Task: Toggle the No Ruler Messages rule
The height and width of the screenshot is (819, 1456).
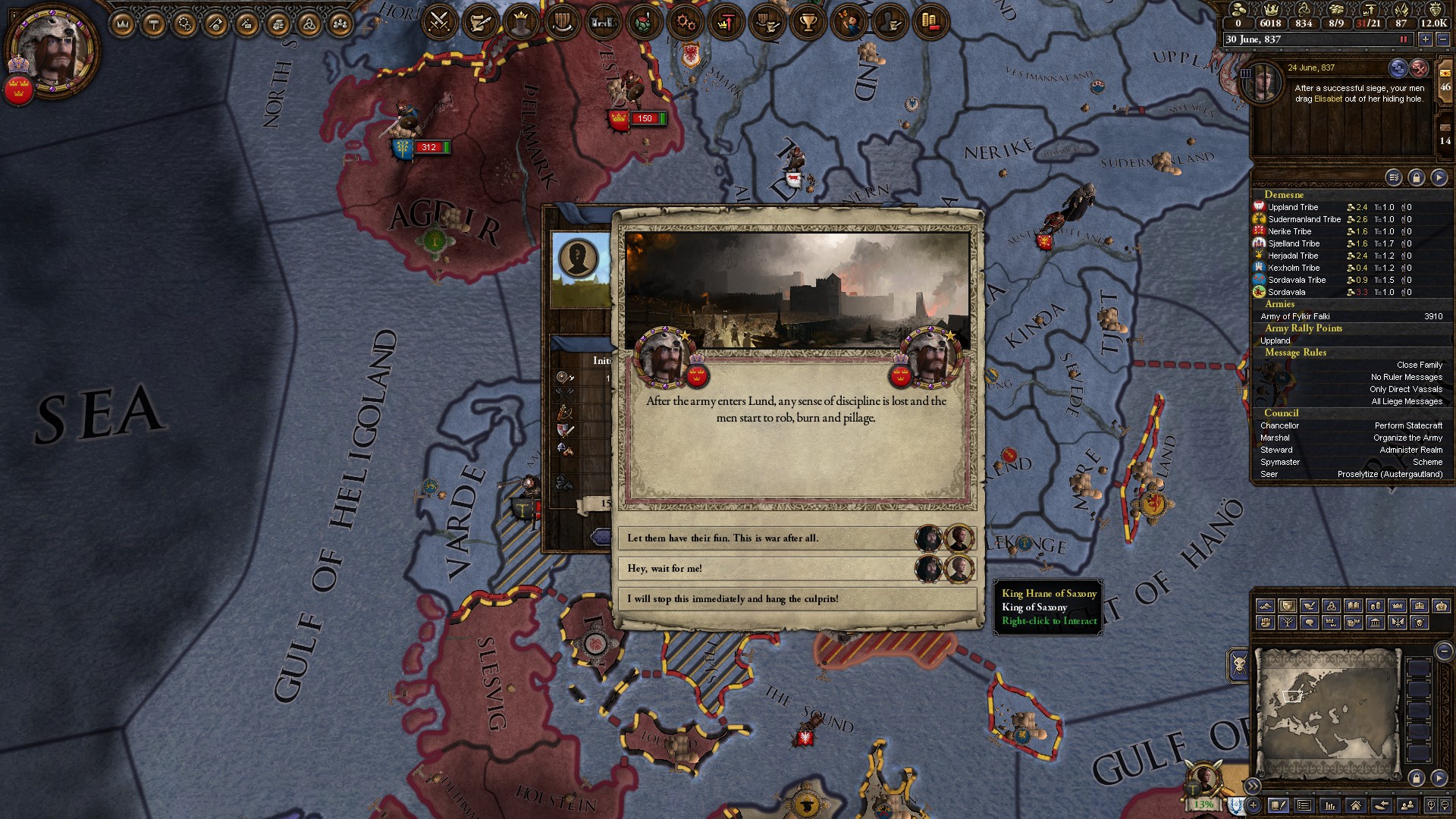Action: pyautogui.click(x=1407, y=377)
